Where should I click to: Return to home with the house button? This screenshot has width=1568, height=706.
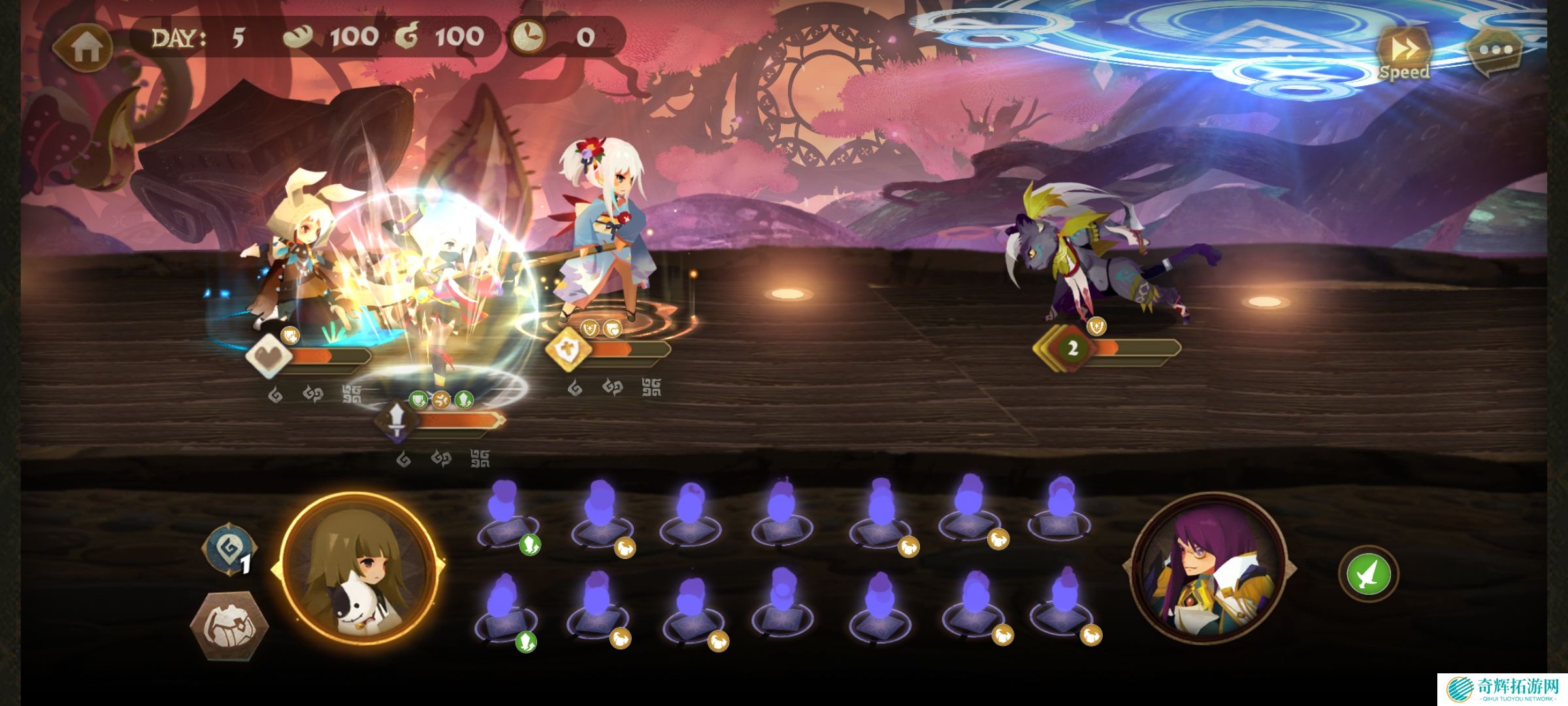(84, 46)
